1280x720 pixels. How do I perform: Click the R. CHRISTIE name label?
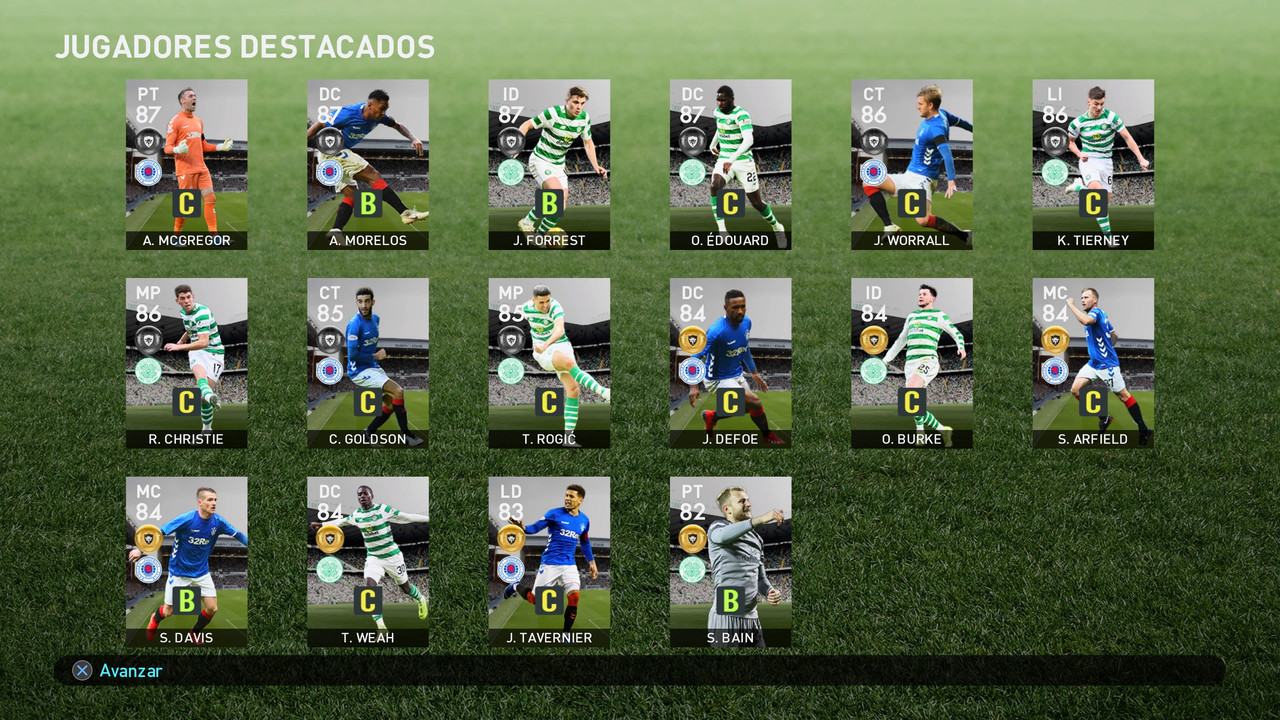(187, 438)
